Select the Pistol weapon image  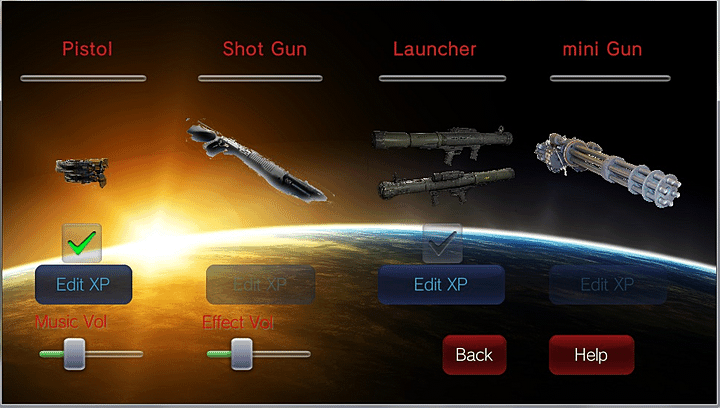[82, 172]
